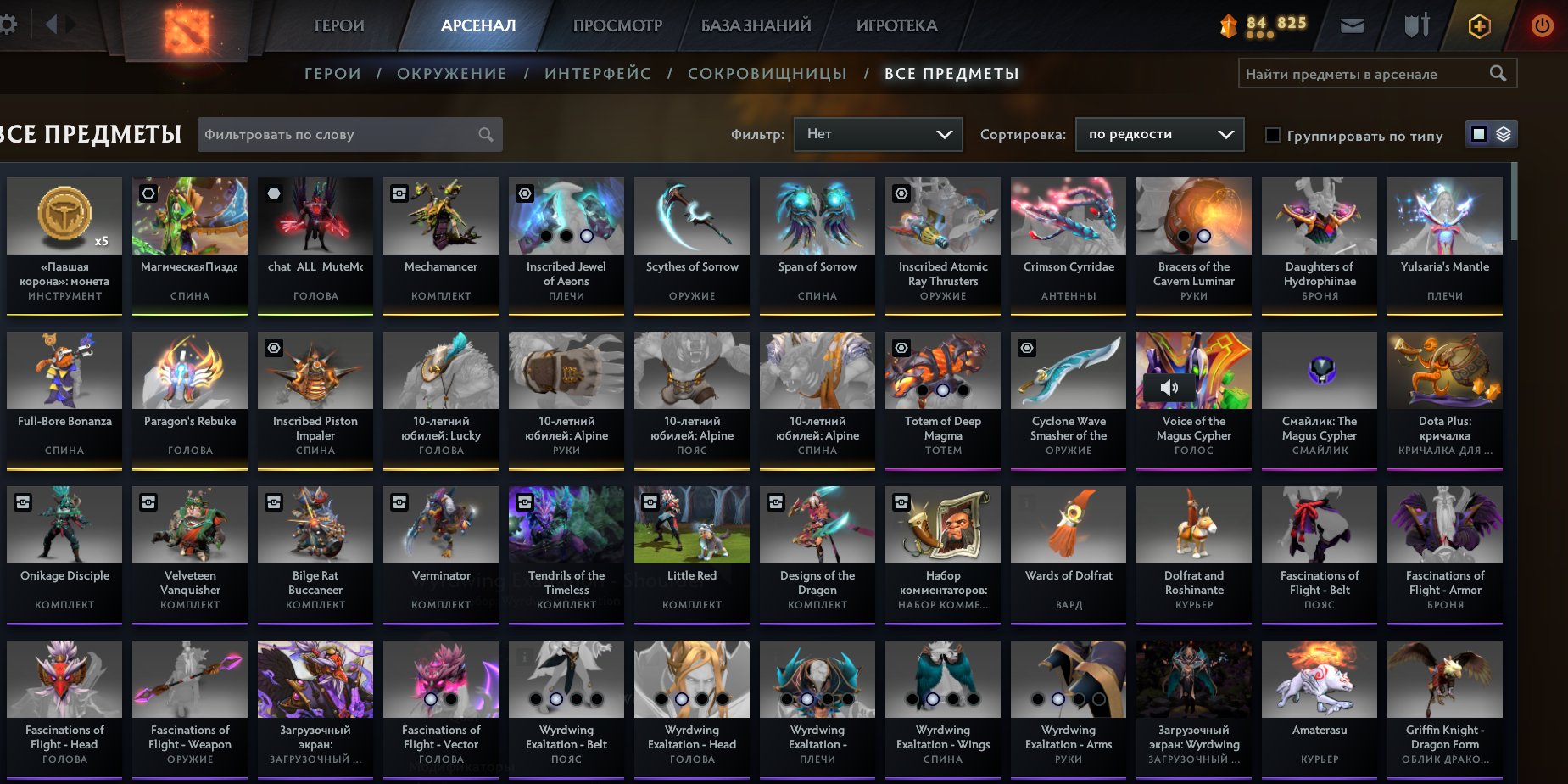This screenshot has width=1568, height=784.
Task: Click the back navigation chevron near the logo
Action: point(50,25)
